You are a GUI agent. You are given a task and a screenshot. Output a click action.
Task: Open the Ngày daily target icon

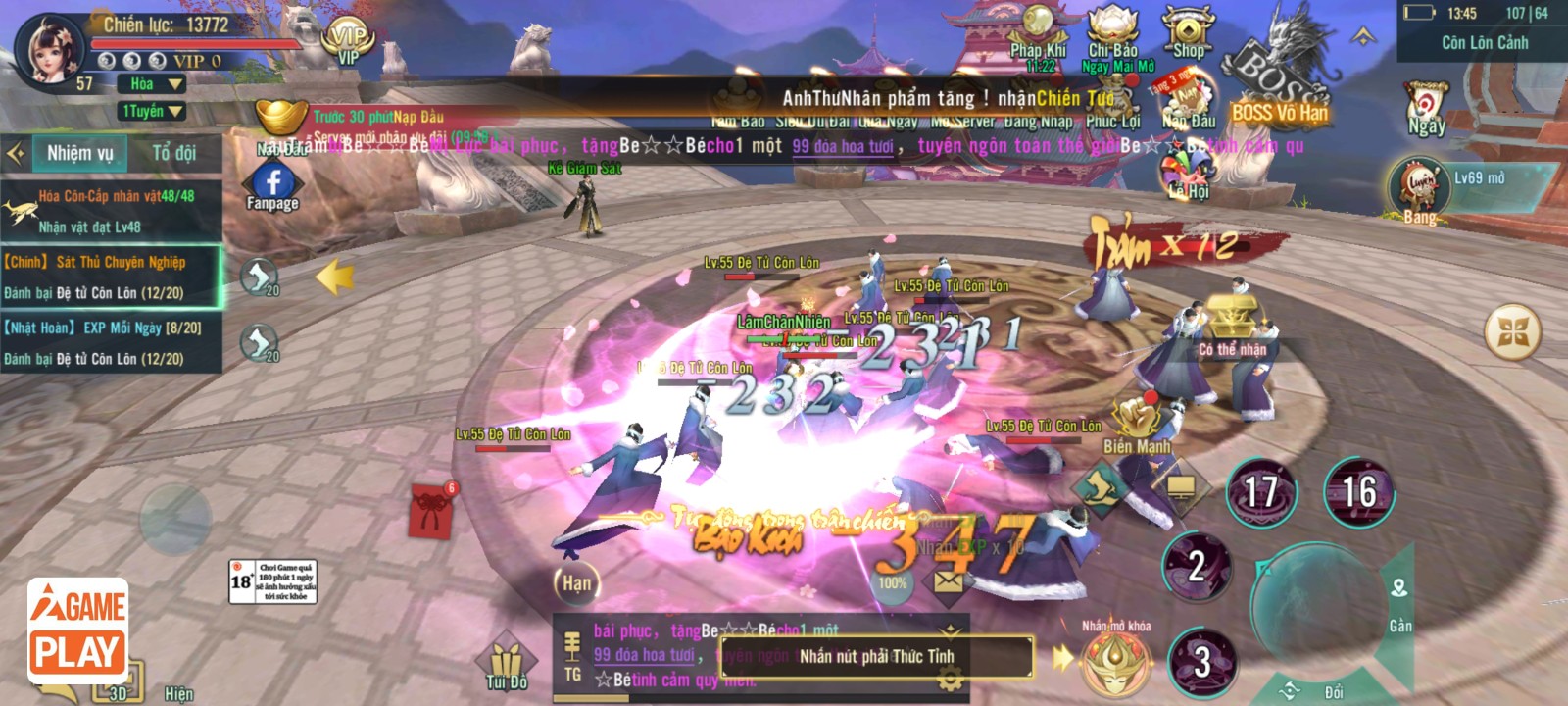pyautogui.click(x=1426, y=106)
